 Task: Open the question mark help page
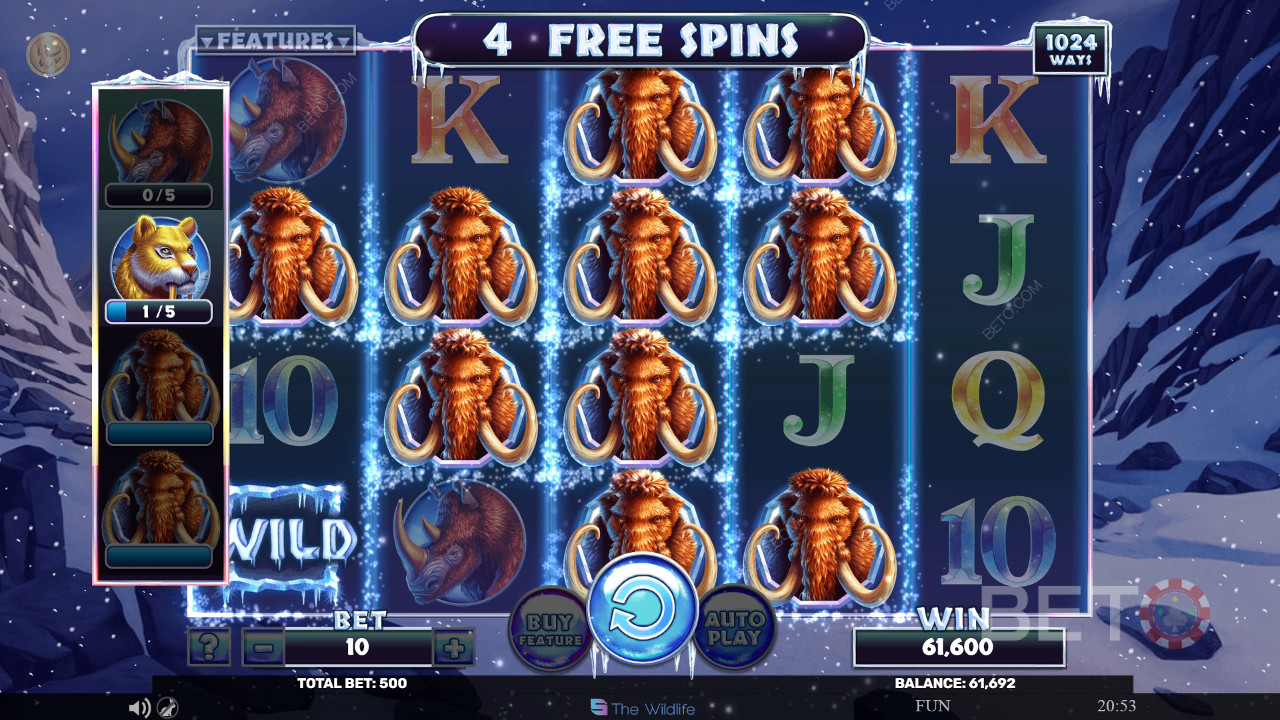click(208, 648)
